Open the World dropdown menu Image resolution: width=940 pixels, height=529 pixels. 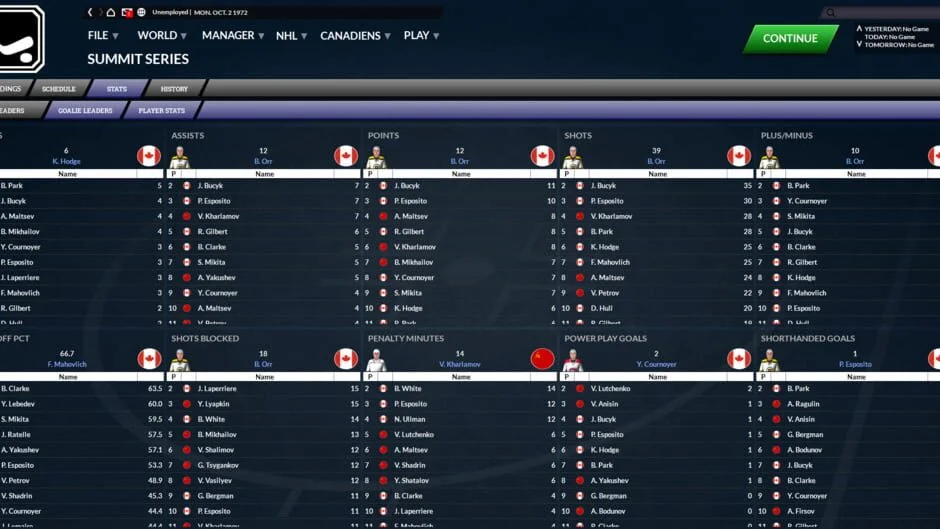[x=161, y=36]
